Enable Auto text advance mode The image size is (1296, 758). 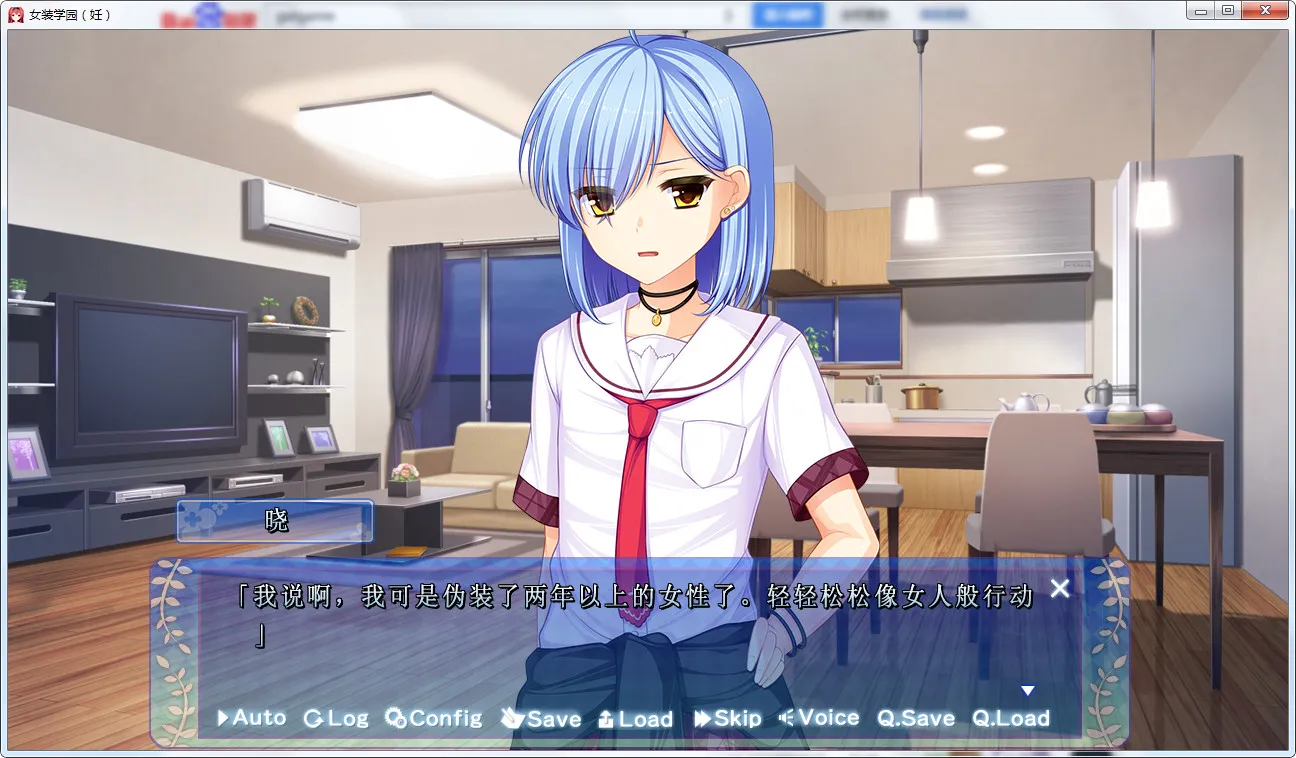click(x=252, y=718)
